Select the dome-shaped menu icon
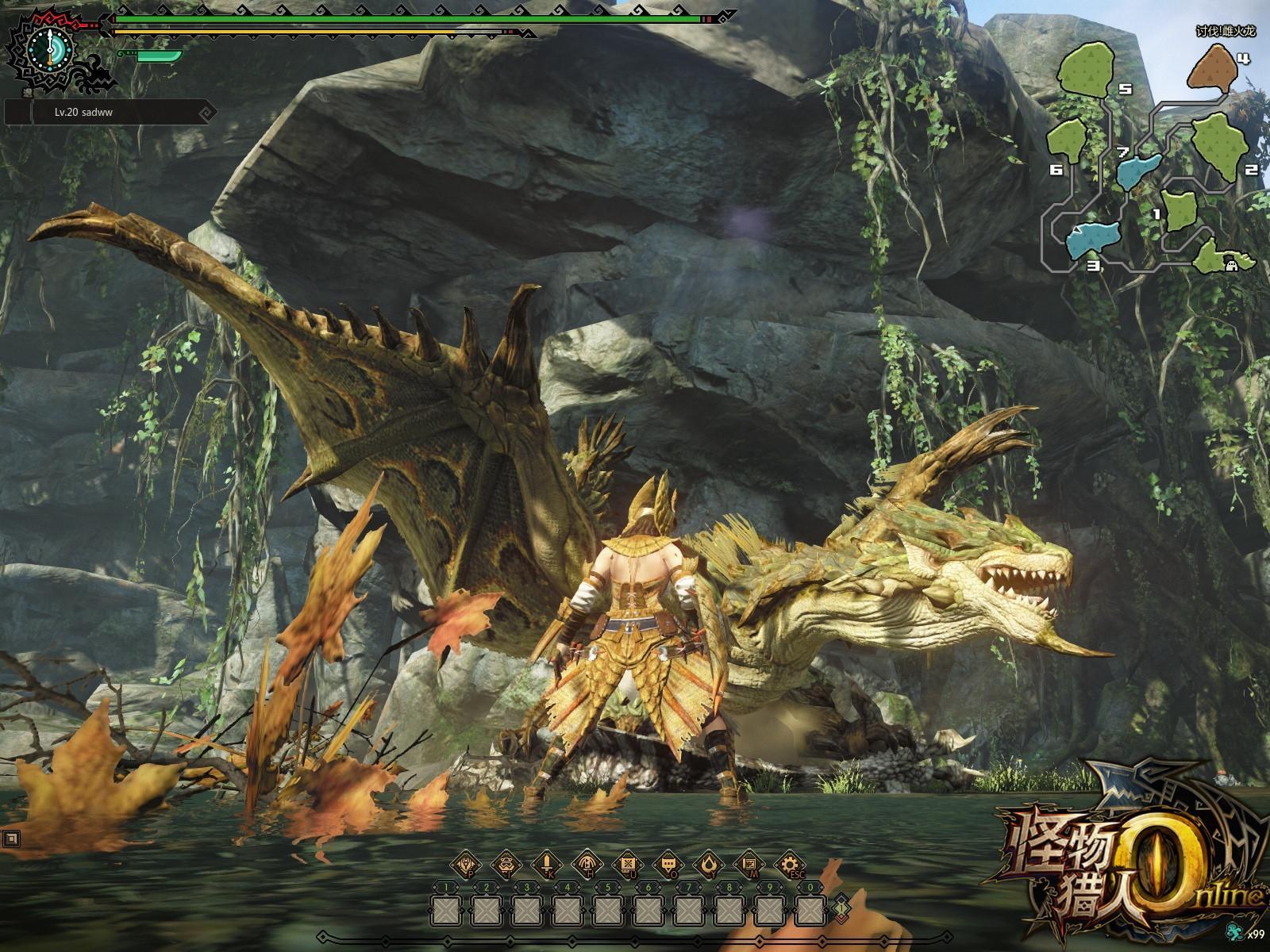The width and height of the screenshot is (1270, 952). (587, 864)
